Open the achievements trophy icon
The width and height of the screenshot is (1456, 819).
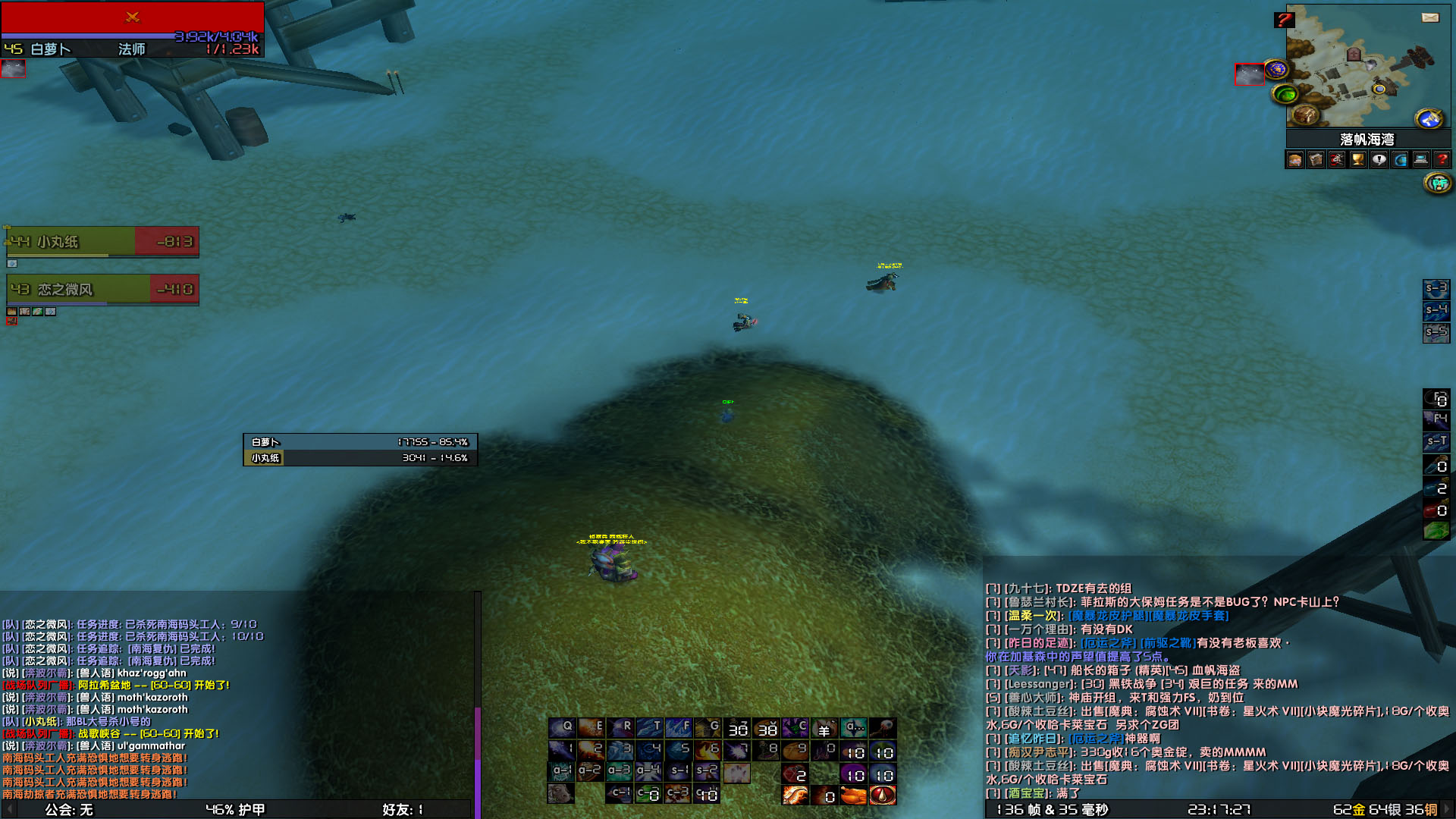[x=1357, y=159]
